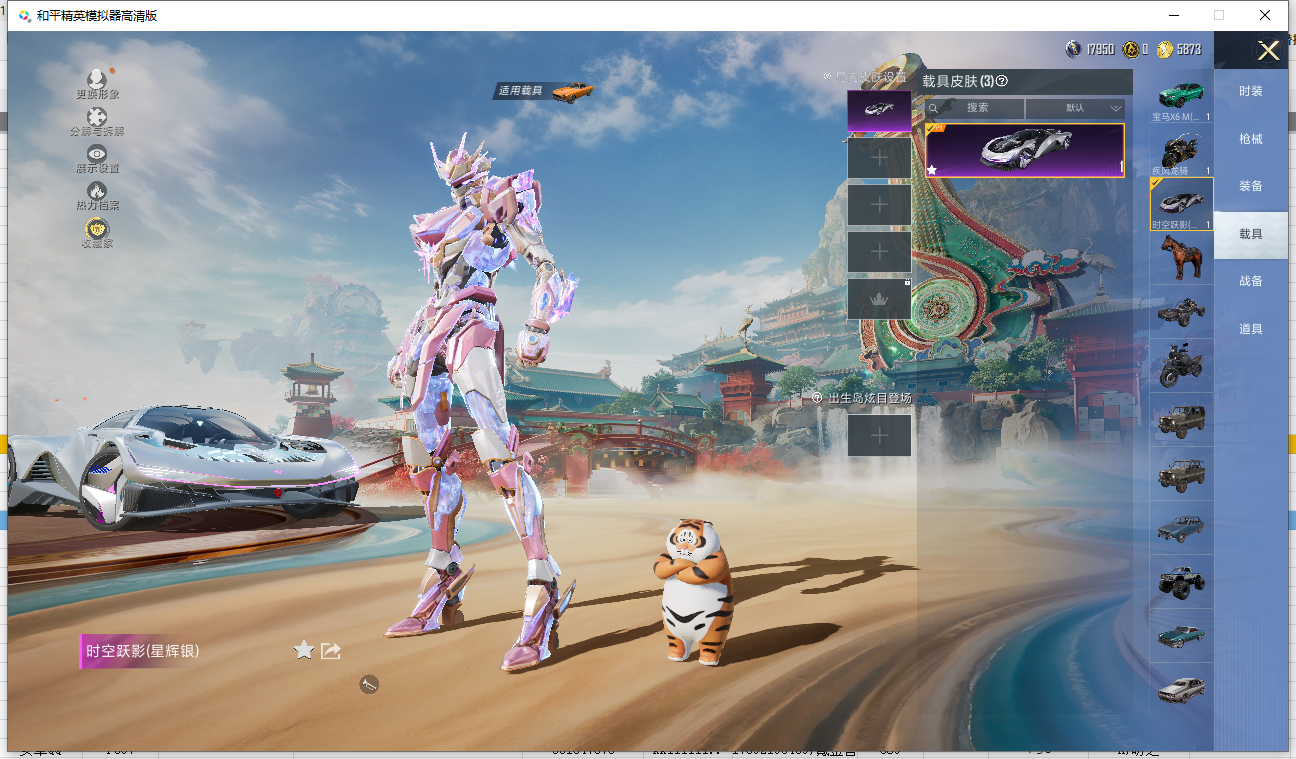This screenshot has width=1296, height=759.
Task: Share the skin using the share arrow
Action: point(331,651)
